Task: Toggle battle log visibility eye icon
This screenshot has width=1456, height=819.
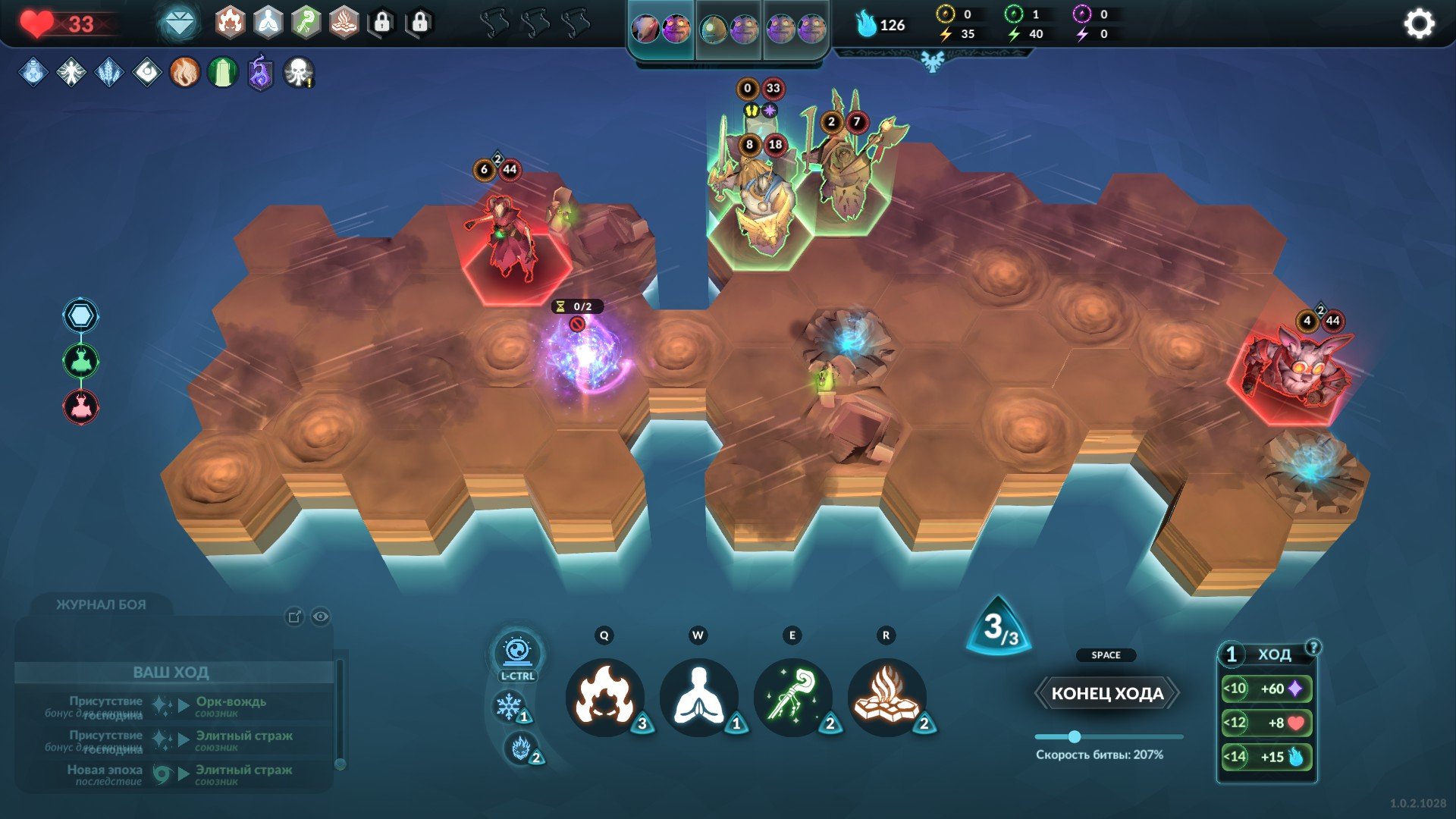Action: coord(321,617)
